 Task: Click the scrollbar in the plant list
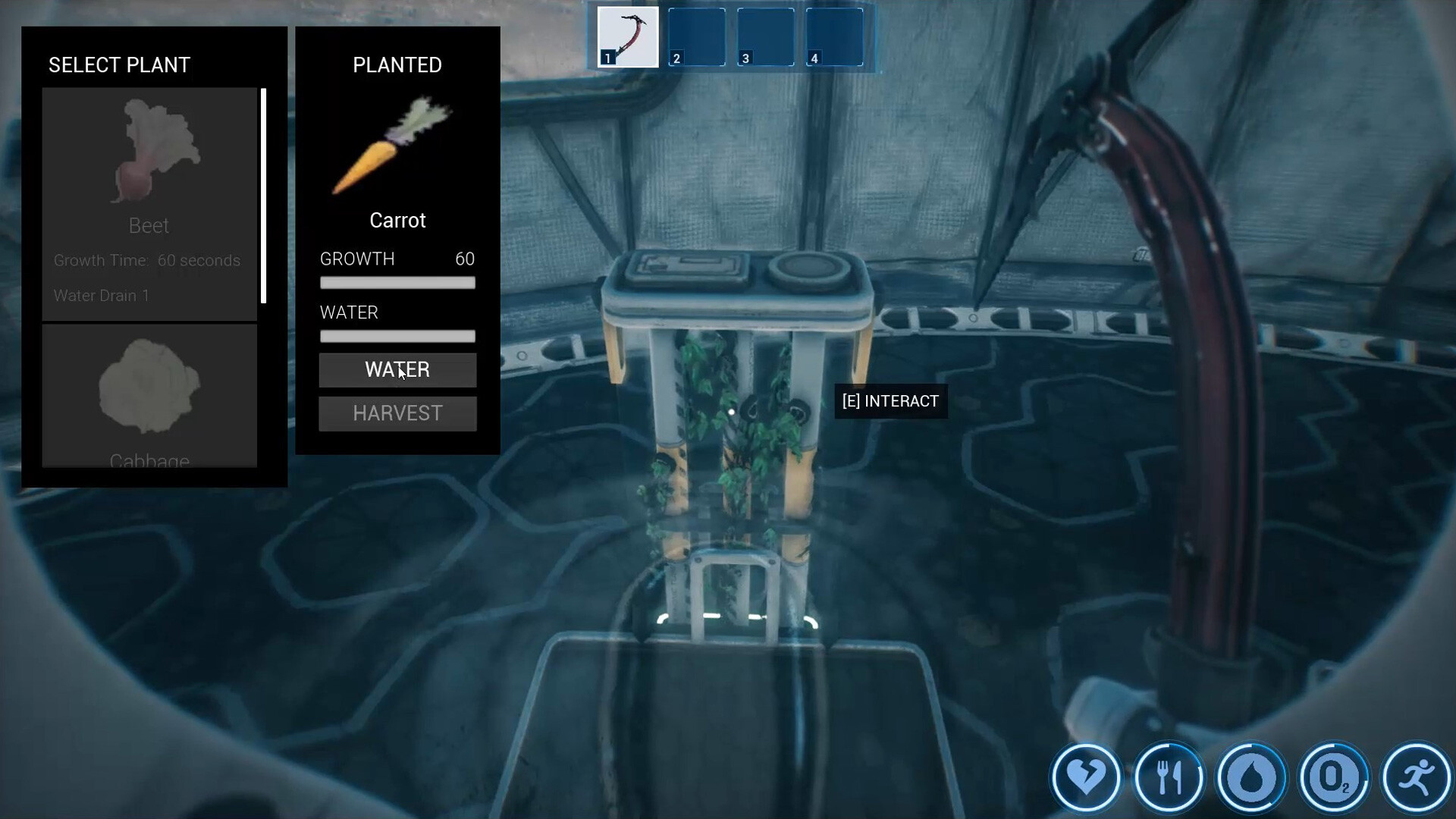click(263, 193)
